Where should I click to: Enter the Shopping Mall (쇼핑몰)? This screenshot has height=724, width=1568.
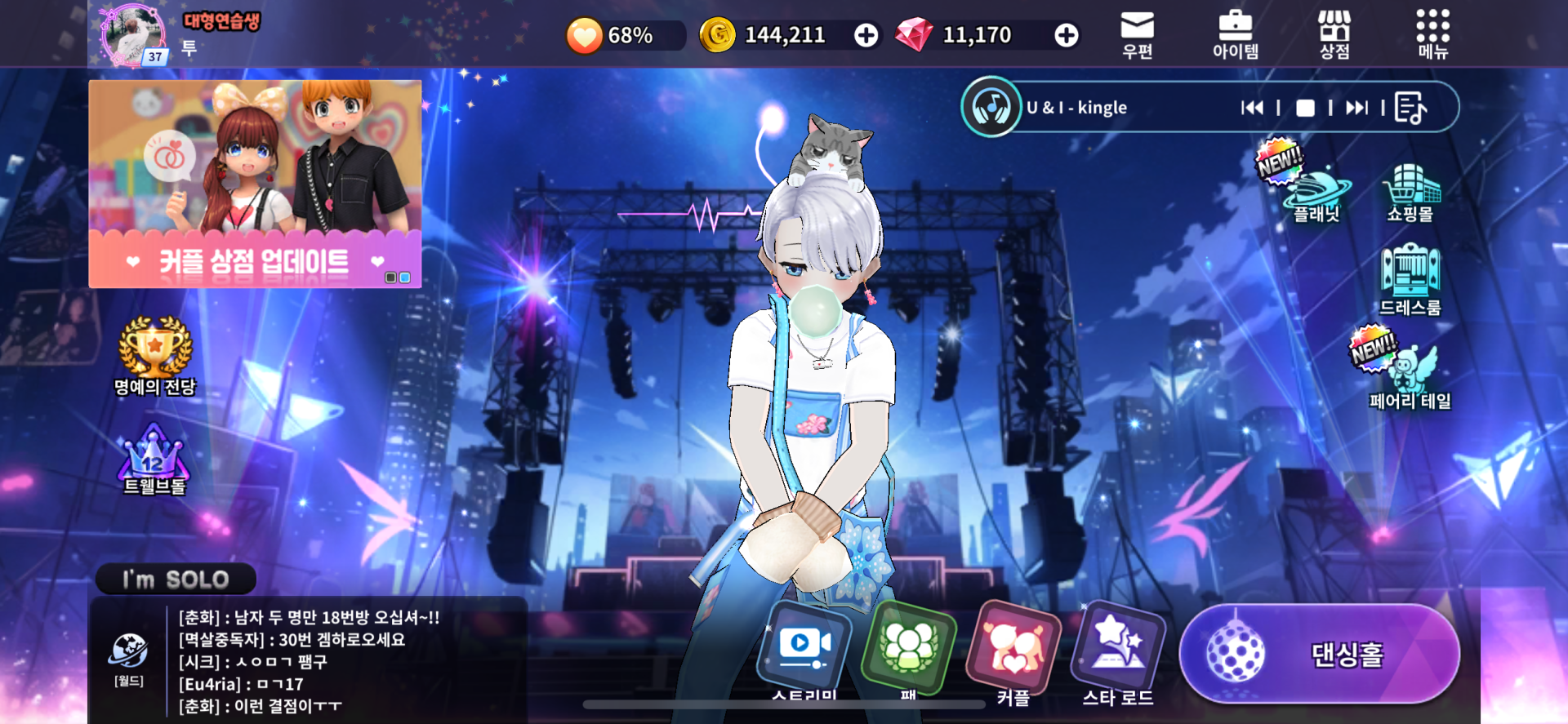(x=1410, y=192)
